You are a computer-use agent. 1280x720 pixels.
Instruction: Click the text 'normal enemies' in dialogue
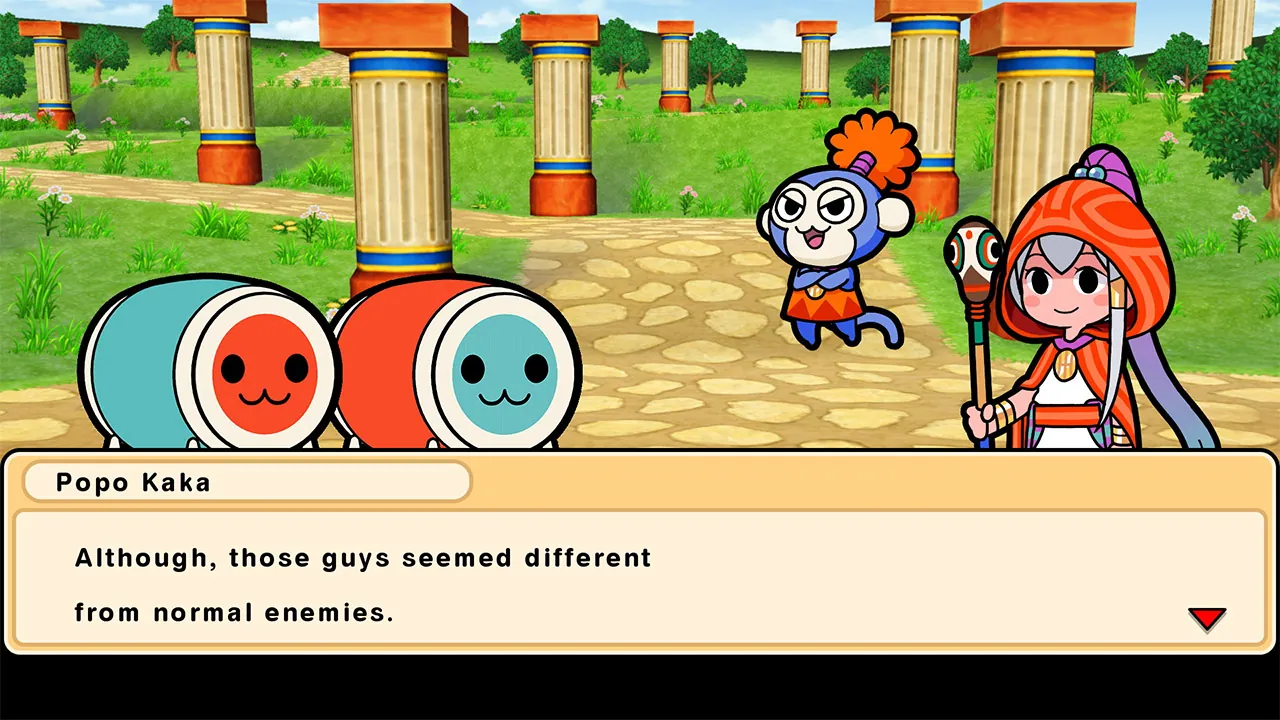point(280,612)
